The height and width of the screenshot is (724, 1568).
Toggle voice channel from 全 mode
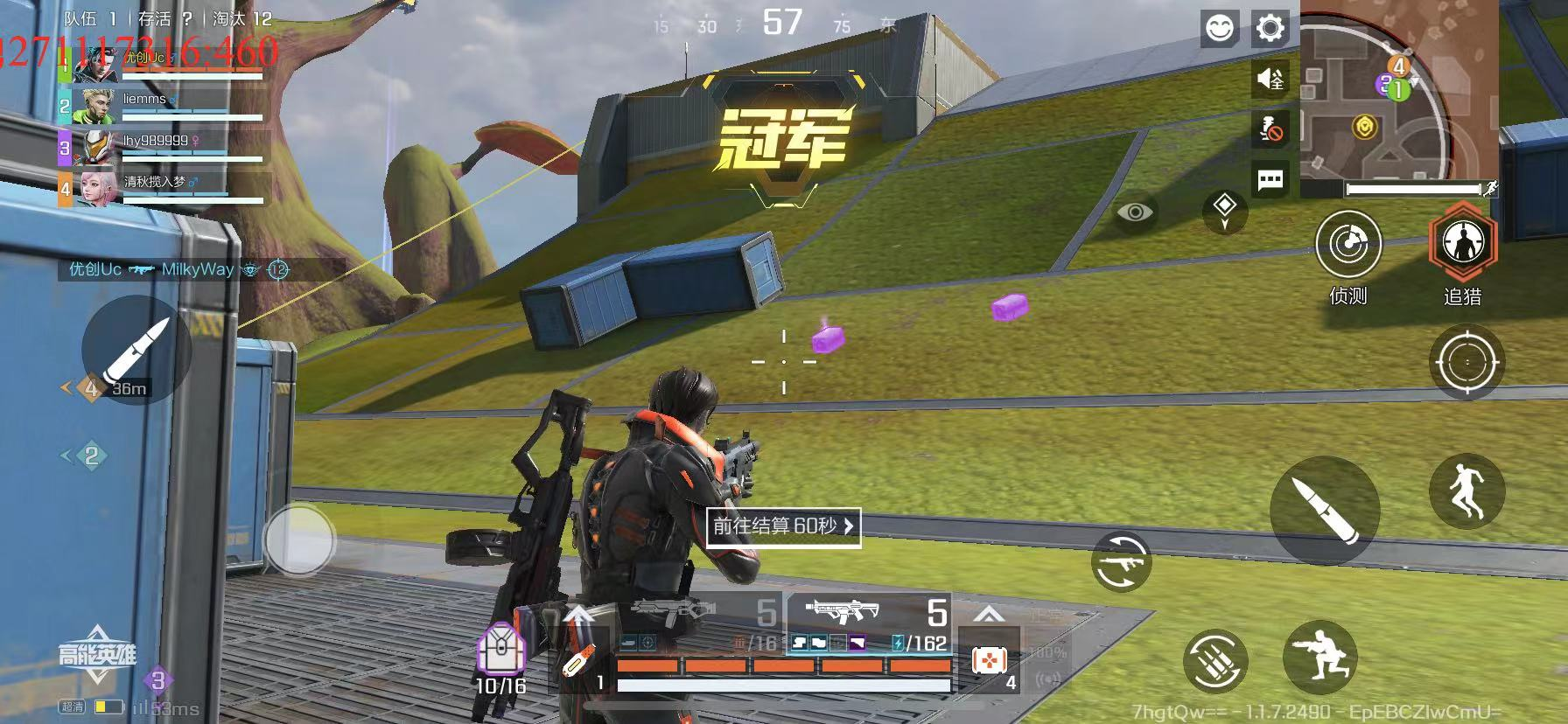(x=1273, y=80)
